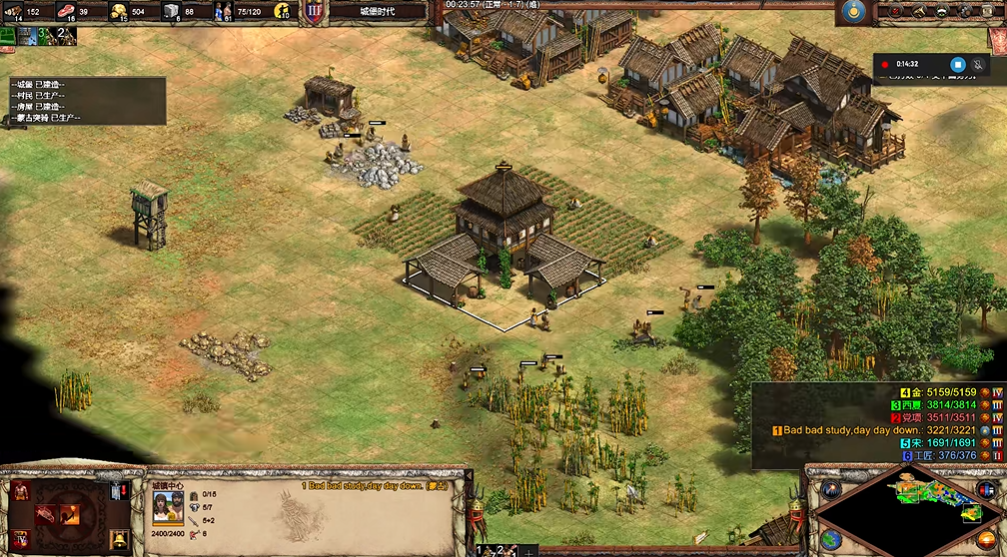
Task: Open the gear settings menu
Action: point(964,11)
